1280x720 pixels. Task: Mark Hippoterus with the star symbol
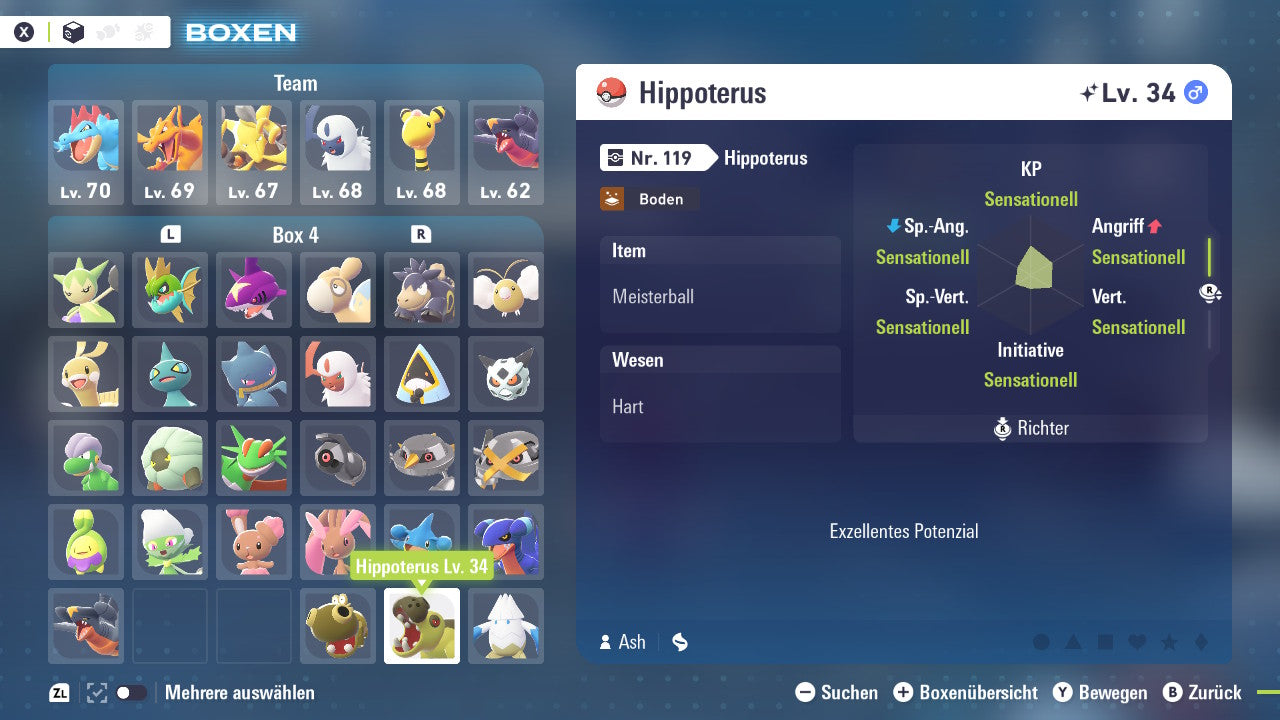(1167, 643)
